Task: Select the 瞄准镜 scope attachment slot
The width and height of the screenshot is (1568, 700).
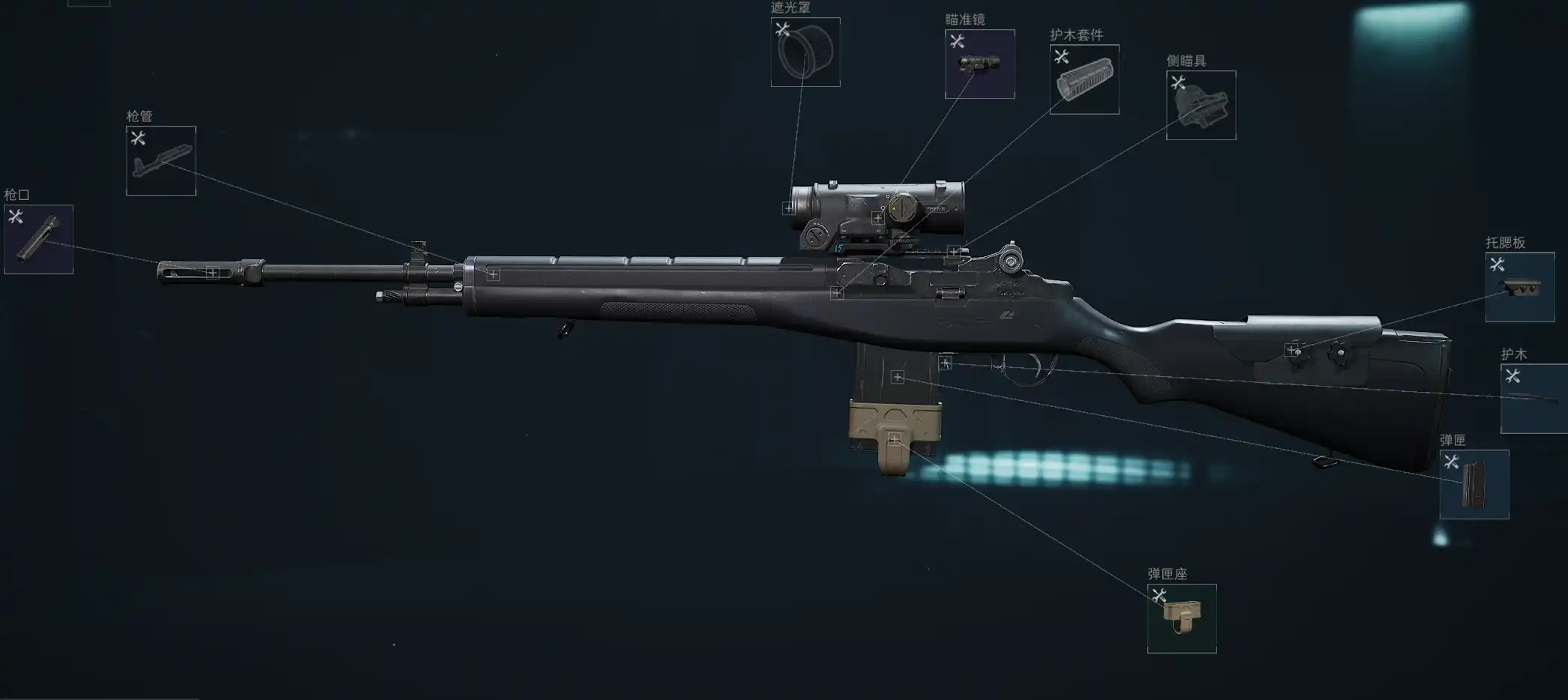Action: tap(979, 64)
